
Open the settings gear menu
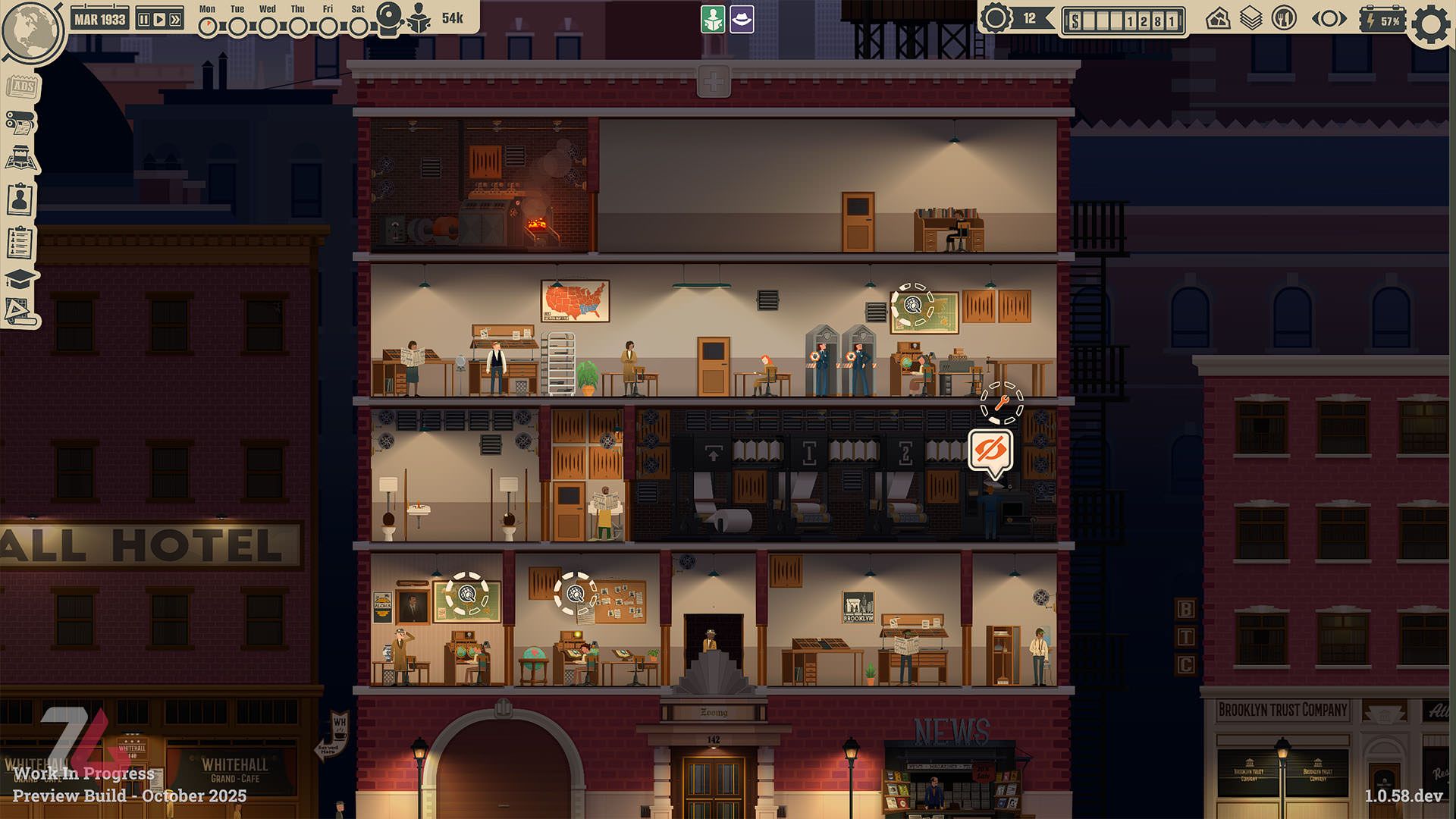pyautogui.click(x=1431, y=24)
